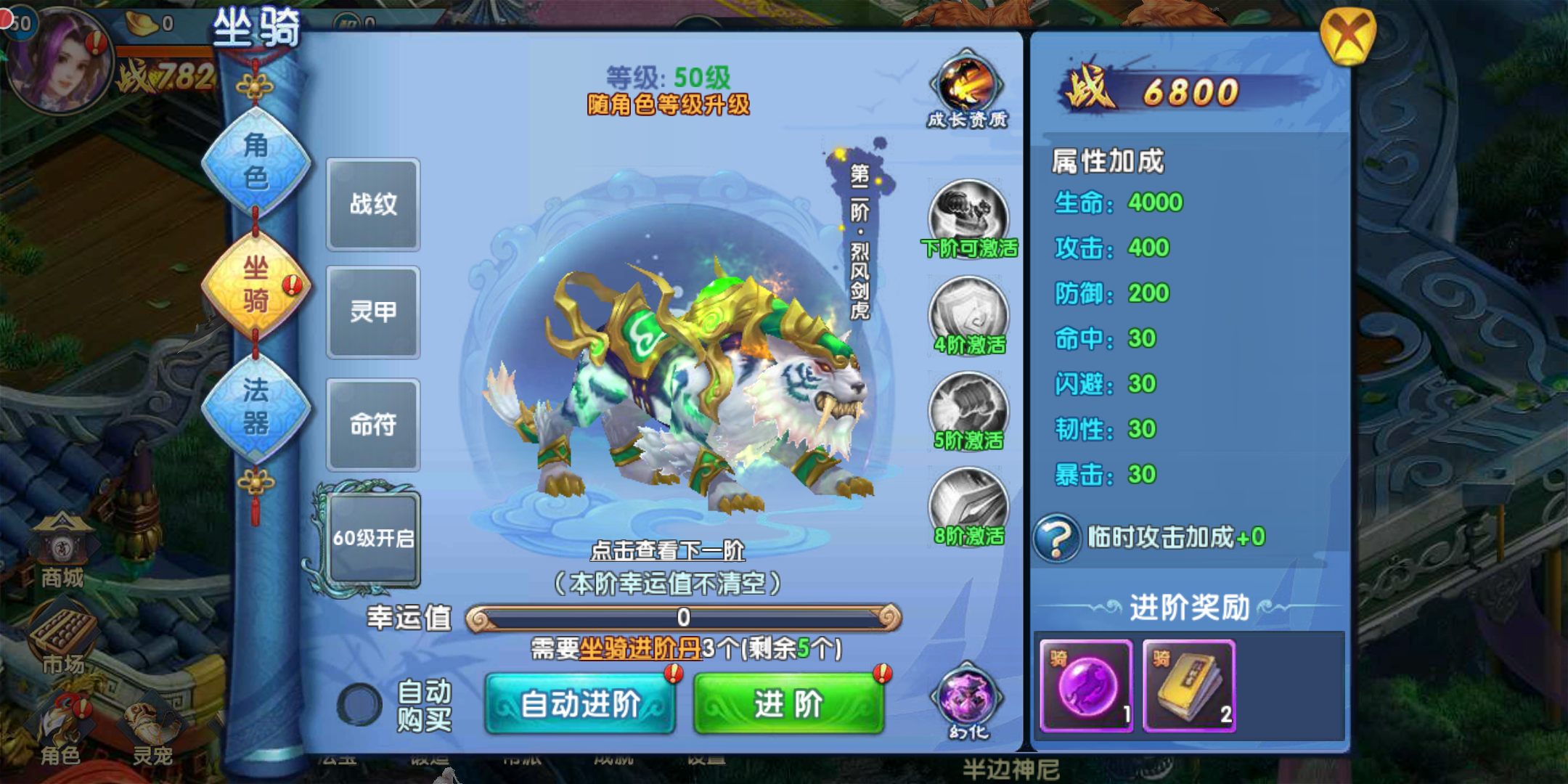Select the 坐骑 mount tab
The height and width of the screenshot is (784, 1568).
256,284
